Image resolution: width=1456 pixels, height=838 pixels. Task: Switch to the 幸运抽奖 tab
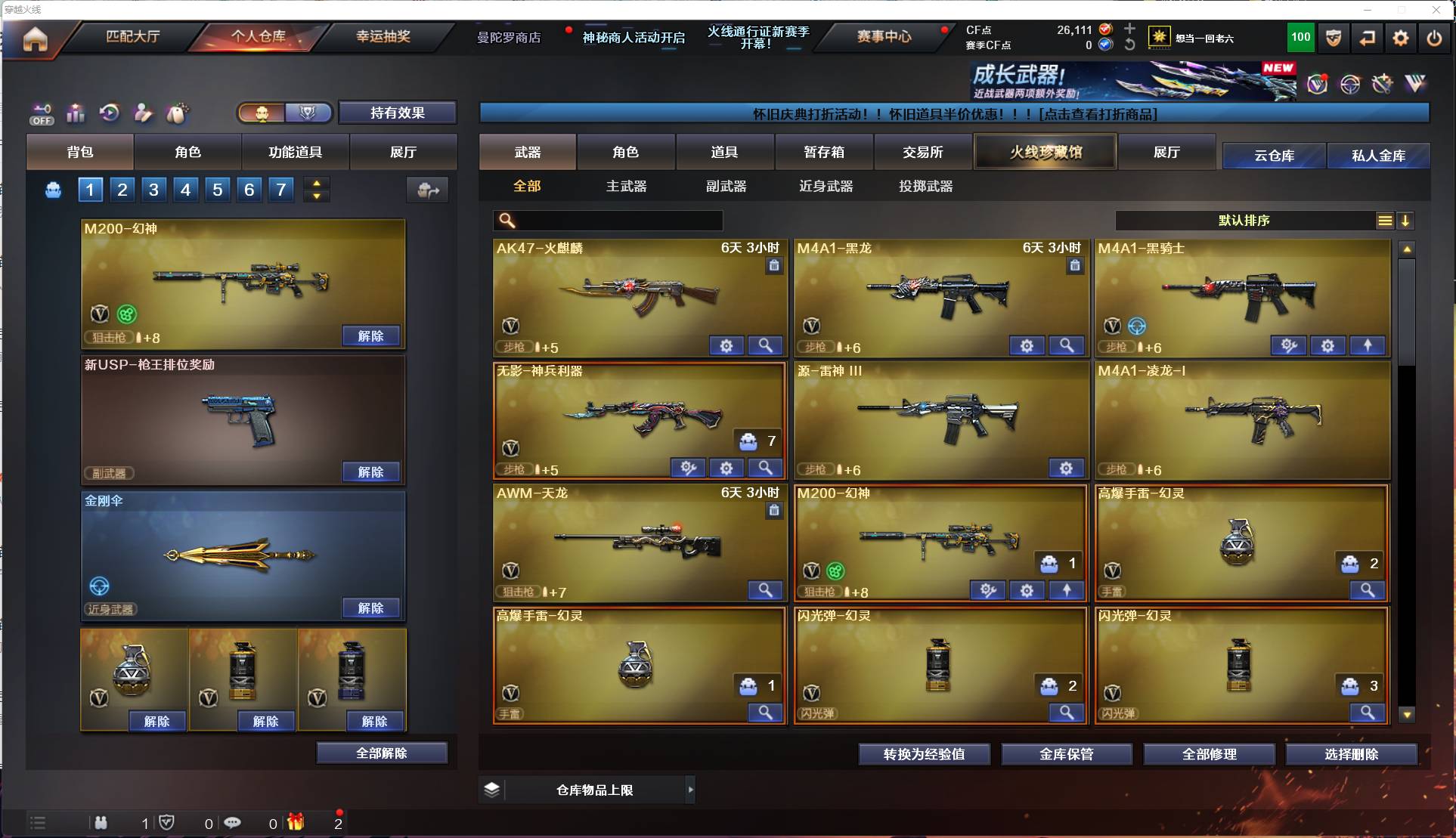[383, 37]
